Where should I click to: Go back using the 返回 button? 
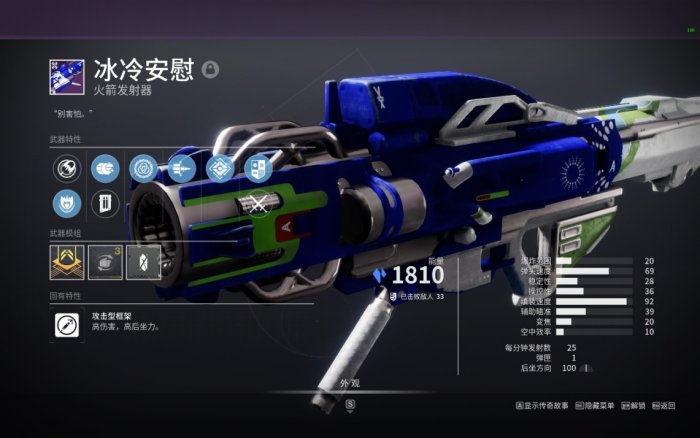pyautogui.click(x=663, y=406)
